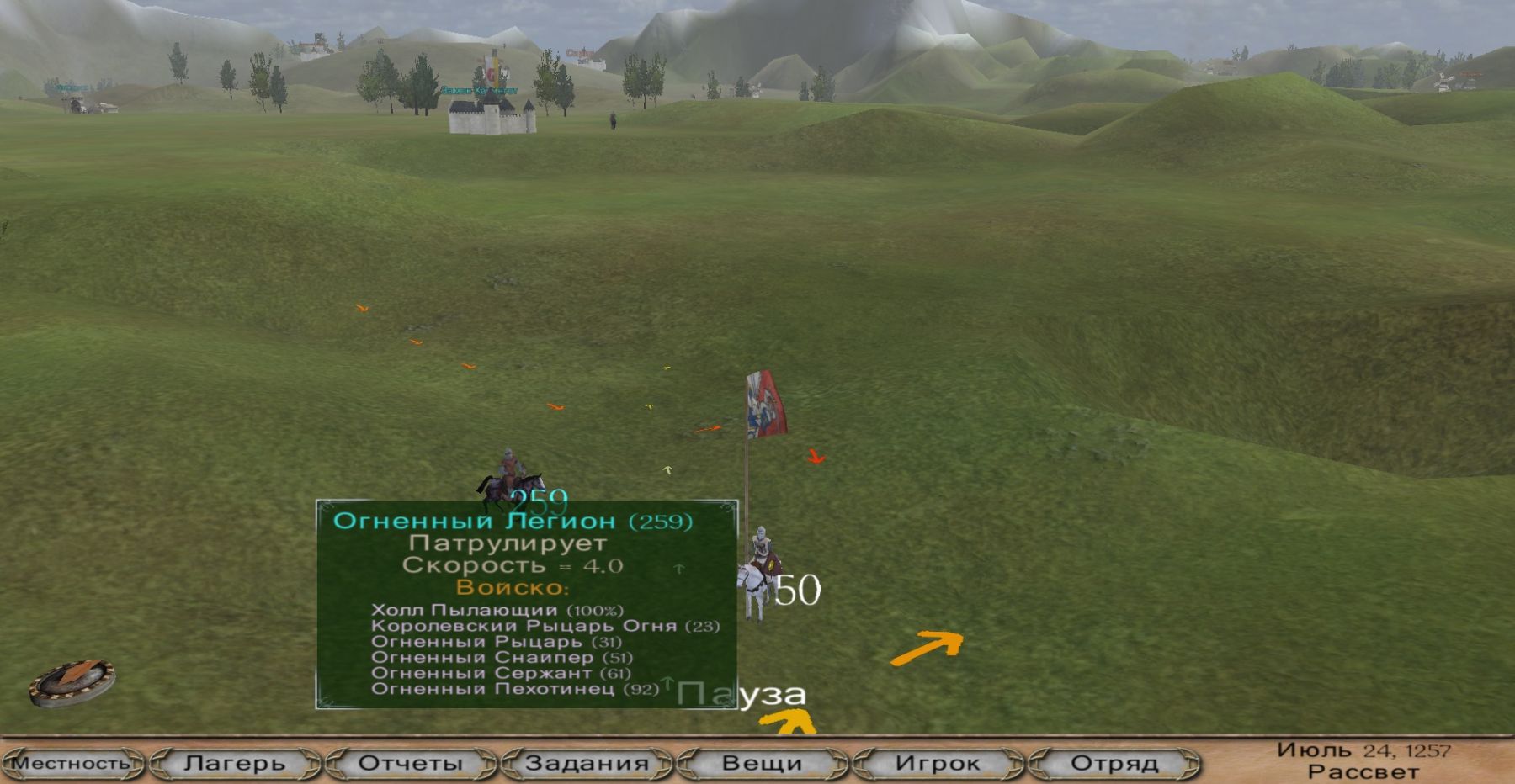Open the Вещи inventory screen

tap(762, 763)
